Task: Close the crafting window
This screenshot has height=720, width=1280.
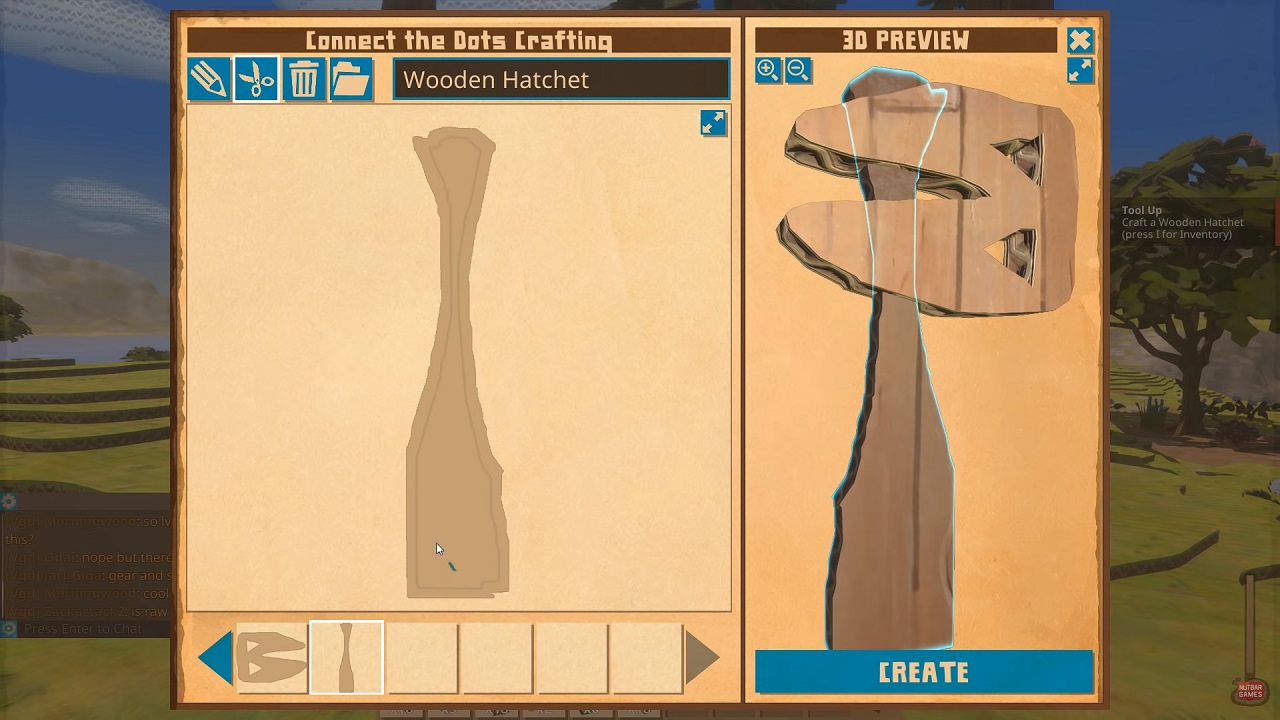Action: pos(1080,40)
